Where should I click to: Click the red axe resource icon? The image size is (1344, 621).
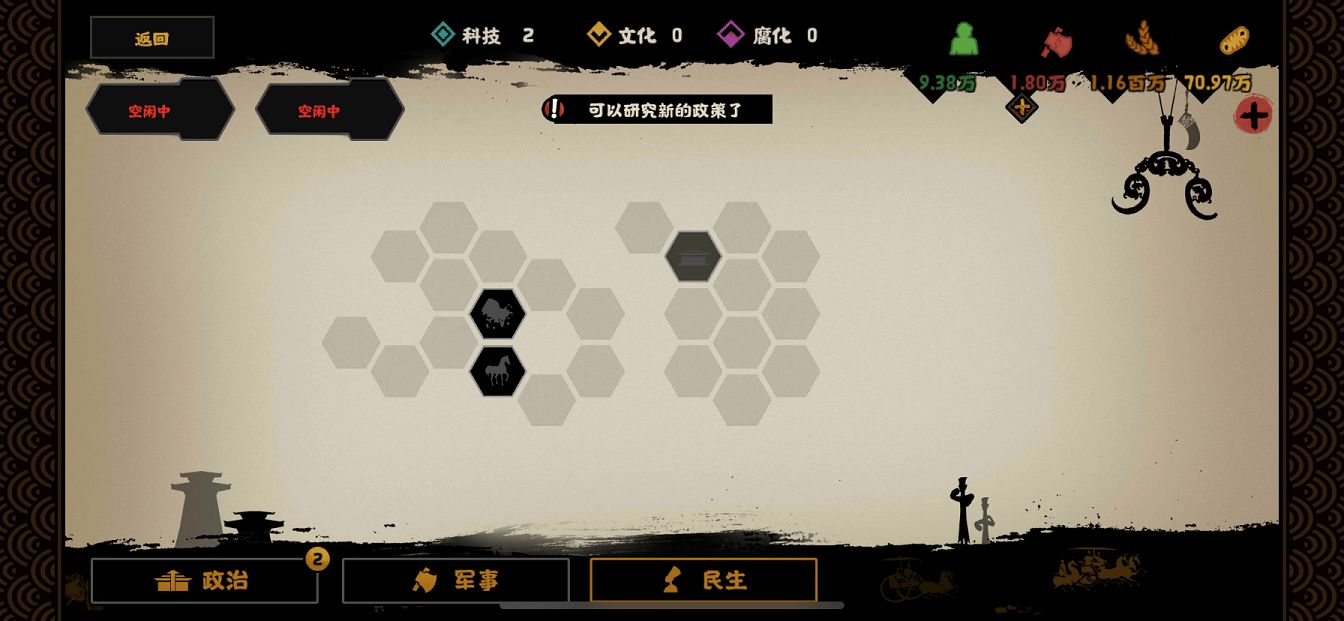coord(1055,41)
